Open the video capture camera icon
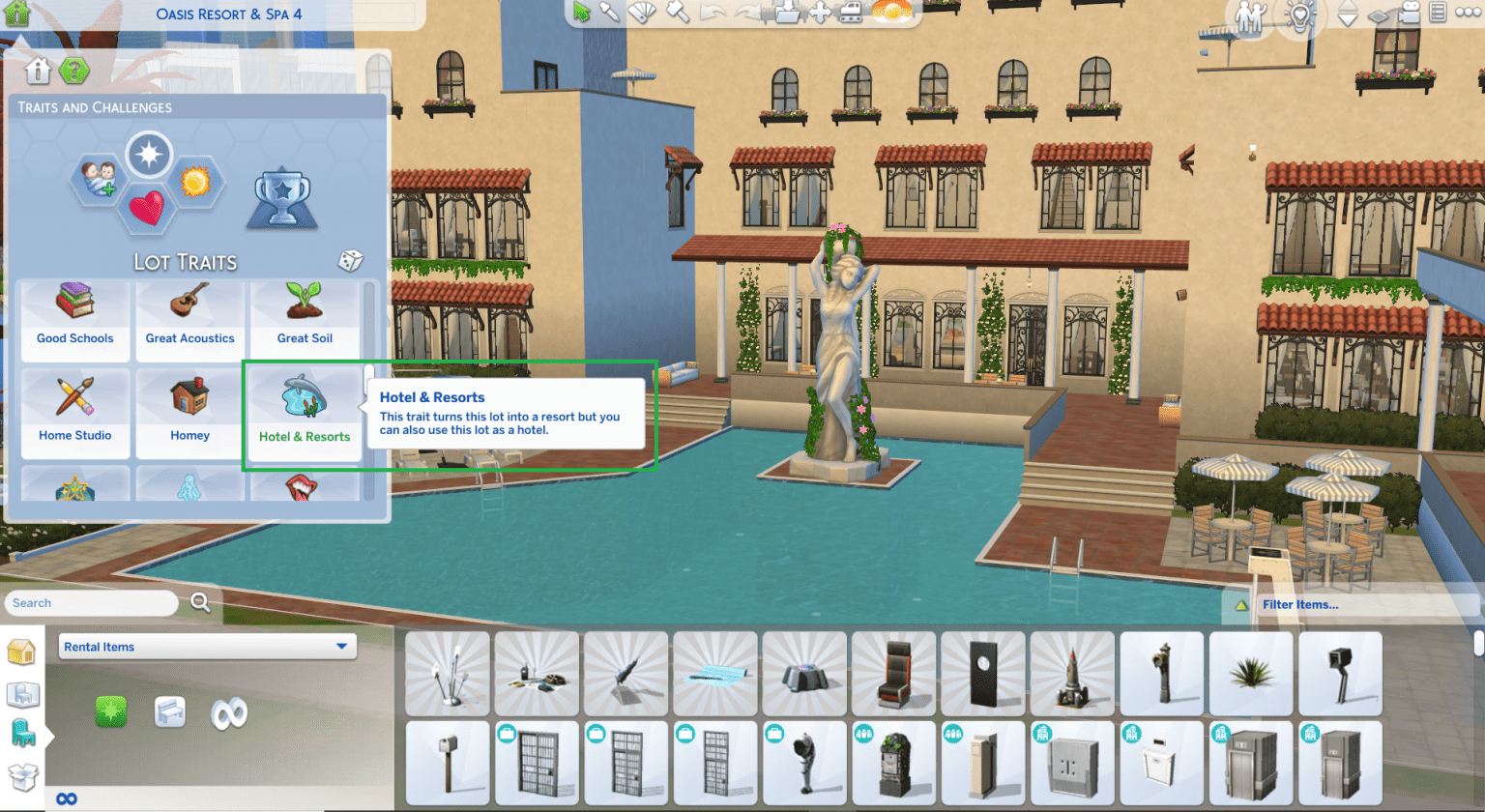Viewport: 1485px width, 812px height. click(x=1412, y=14)
